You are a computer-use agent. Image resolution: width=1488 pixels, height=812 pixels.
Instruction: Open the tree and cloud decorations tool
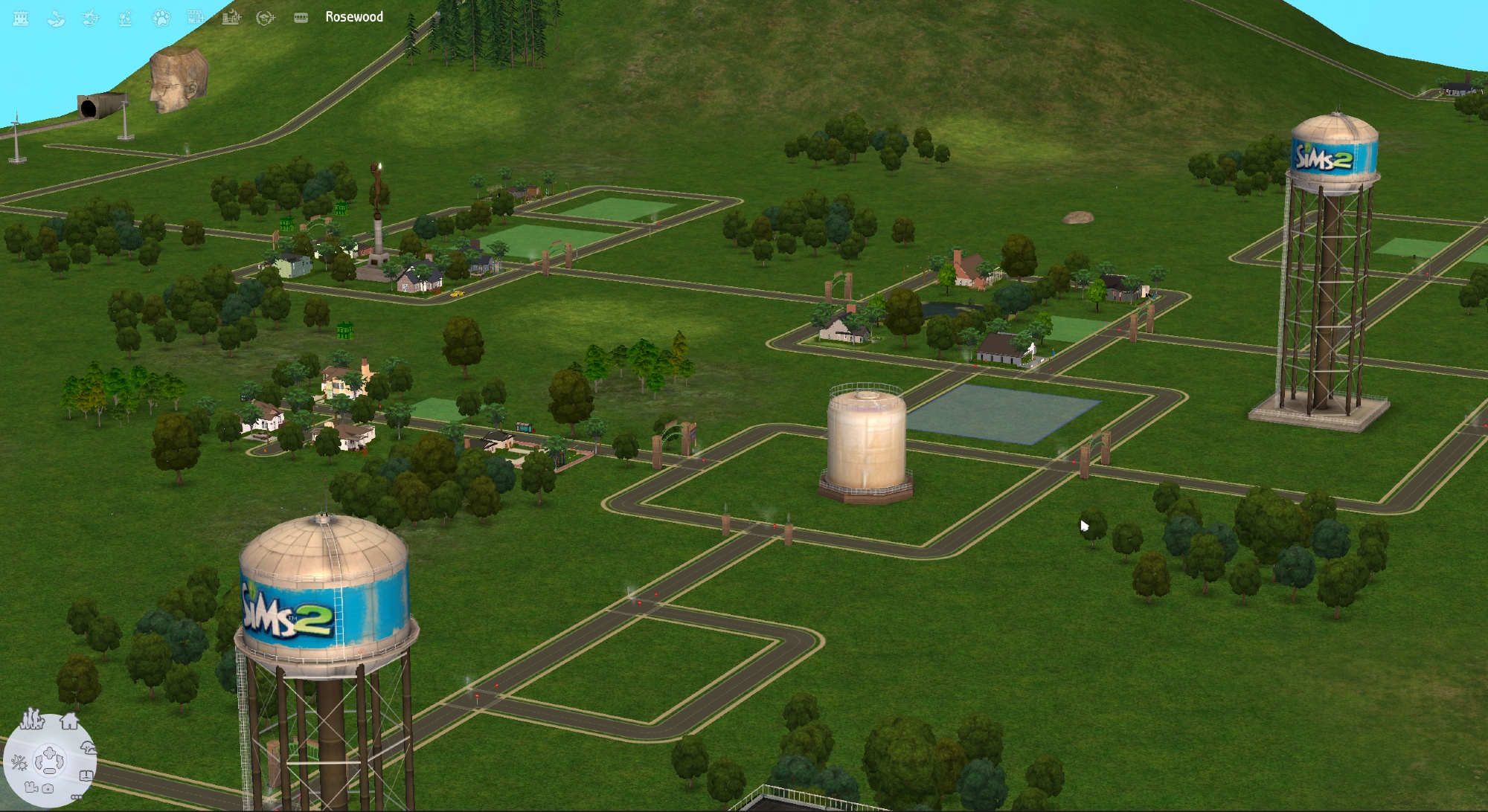pyautogui.click(x=89, y=748)
